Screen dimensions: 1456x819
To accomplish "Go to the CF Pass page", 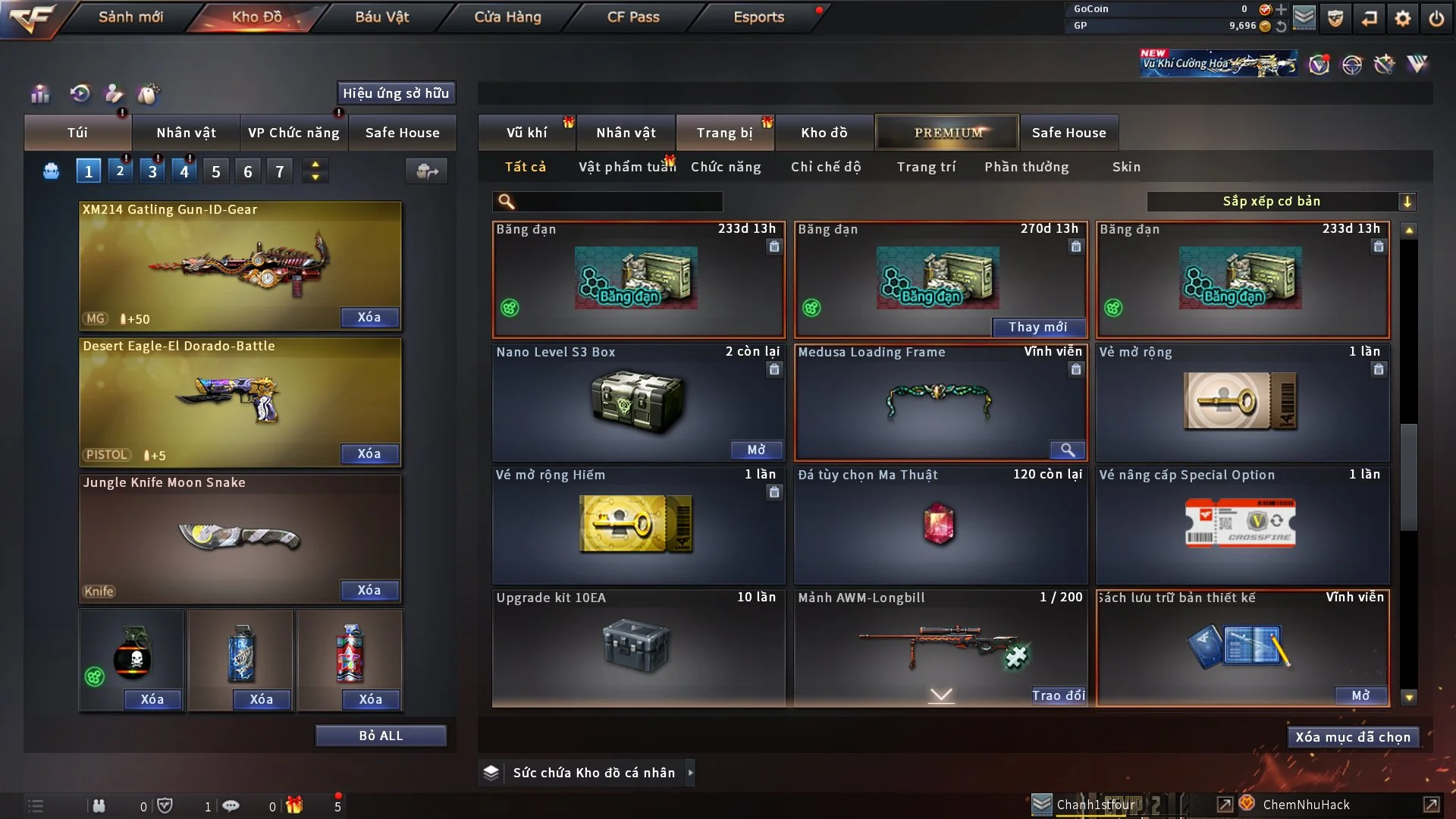I will tap(633, 17).
